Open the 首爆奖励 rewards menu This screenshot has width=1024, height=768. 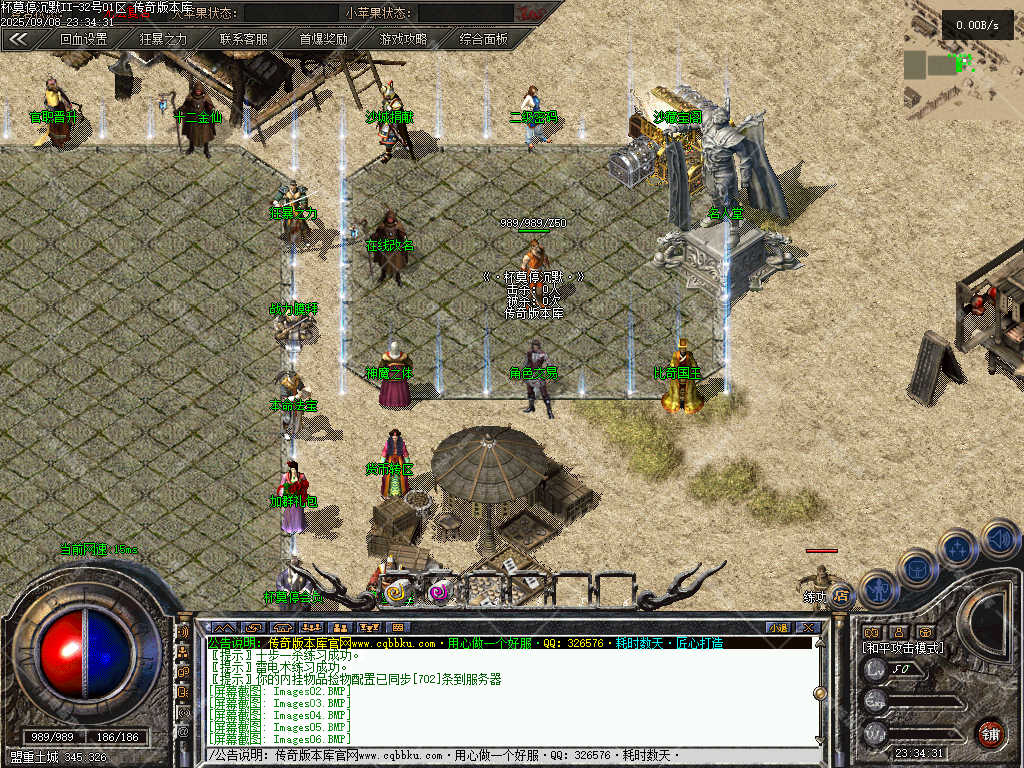pos(323,39)
